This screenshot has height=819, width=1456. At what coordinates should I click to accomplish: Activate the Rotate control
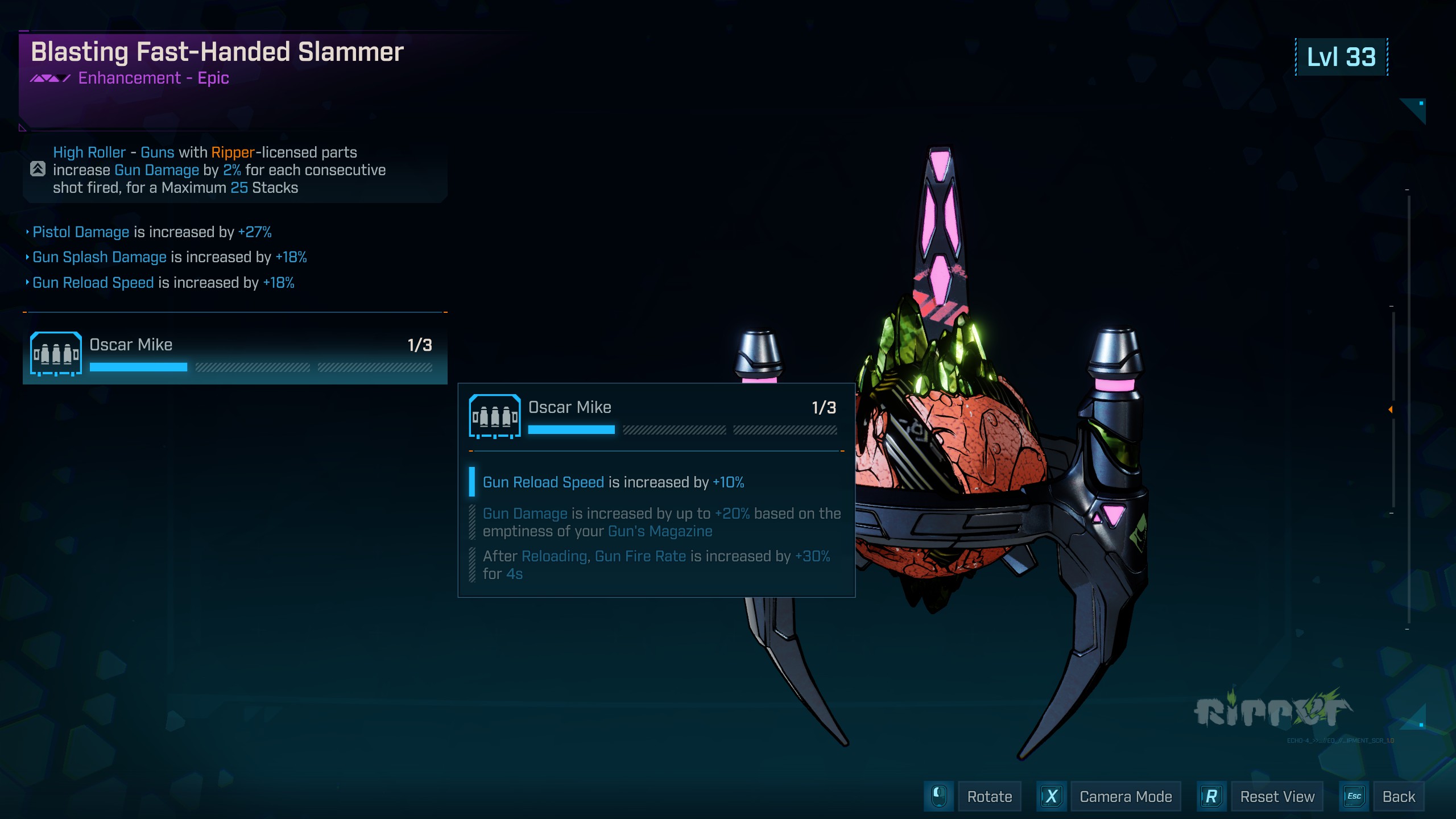[988, 797]
